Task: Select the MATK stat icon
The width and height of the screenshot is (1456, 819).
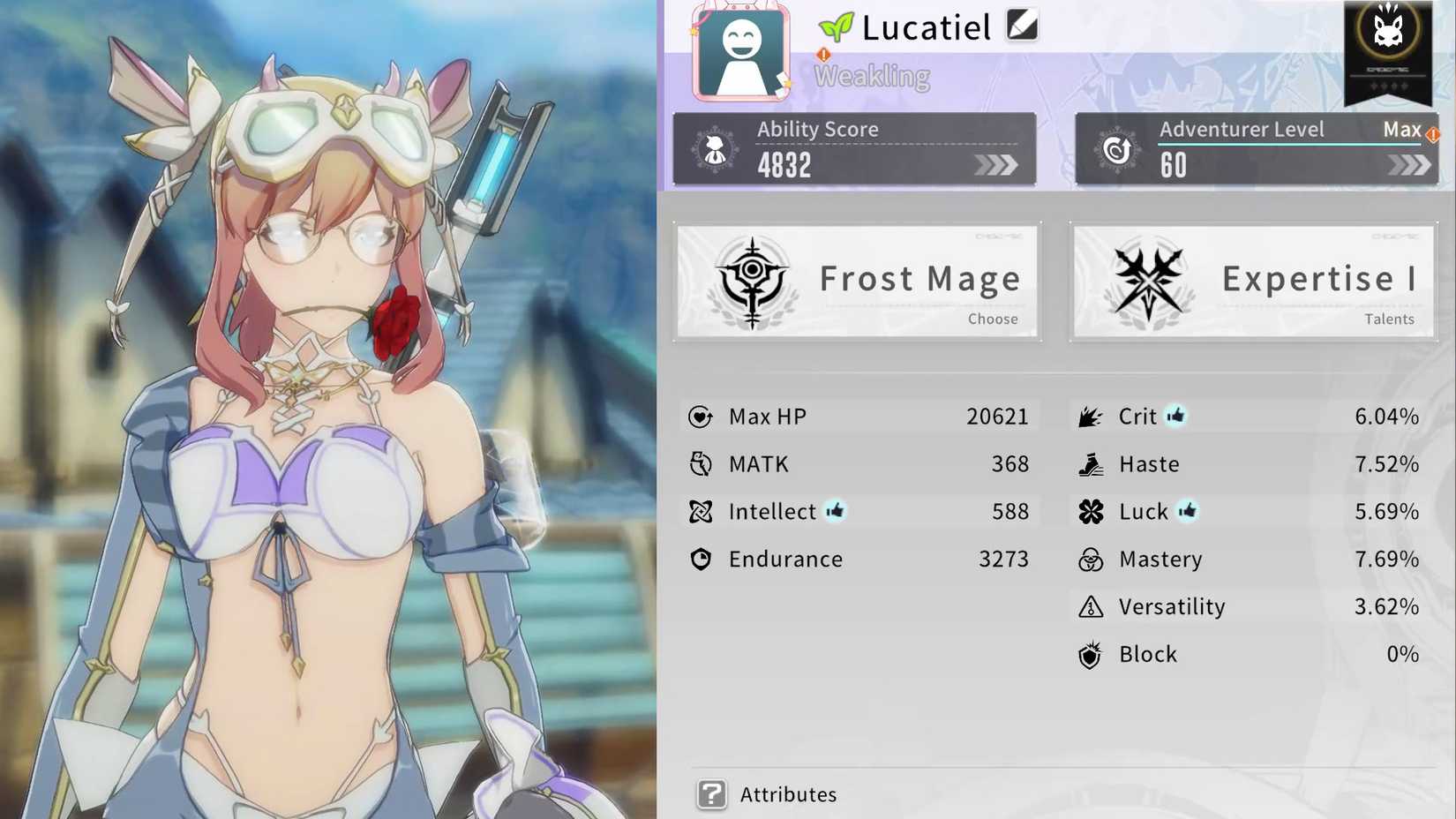Action: [x=700, y=463]
